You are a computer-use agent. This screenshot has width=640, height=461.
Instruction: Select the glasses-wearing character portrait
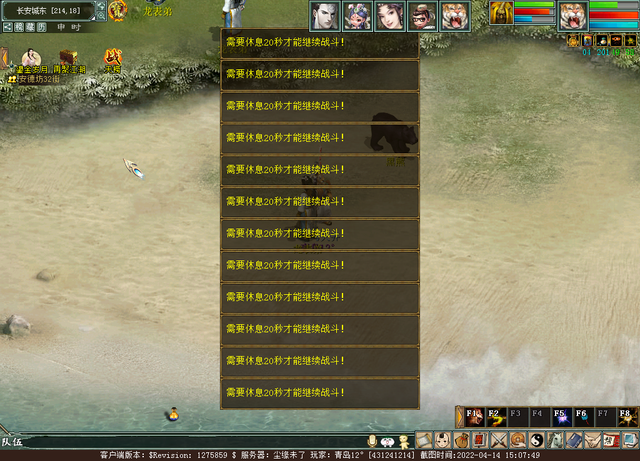[422, 14]
